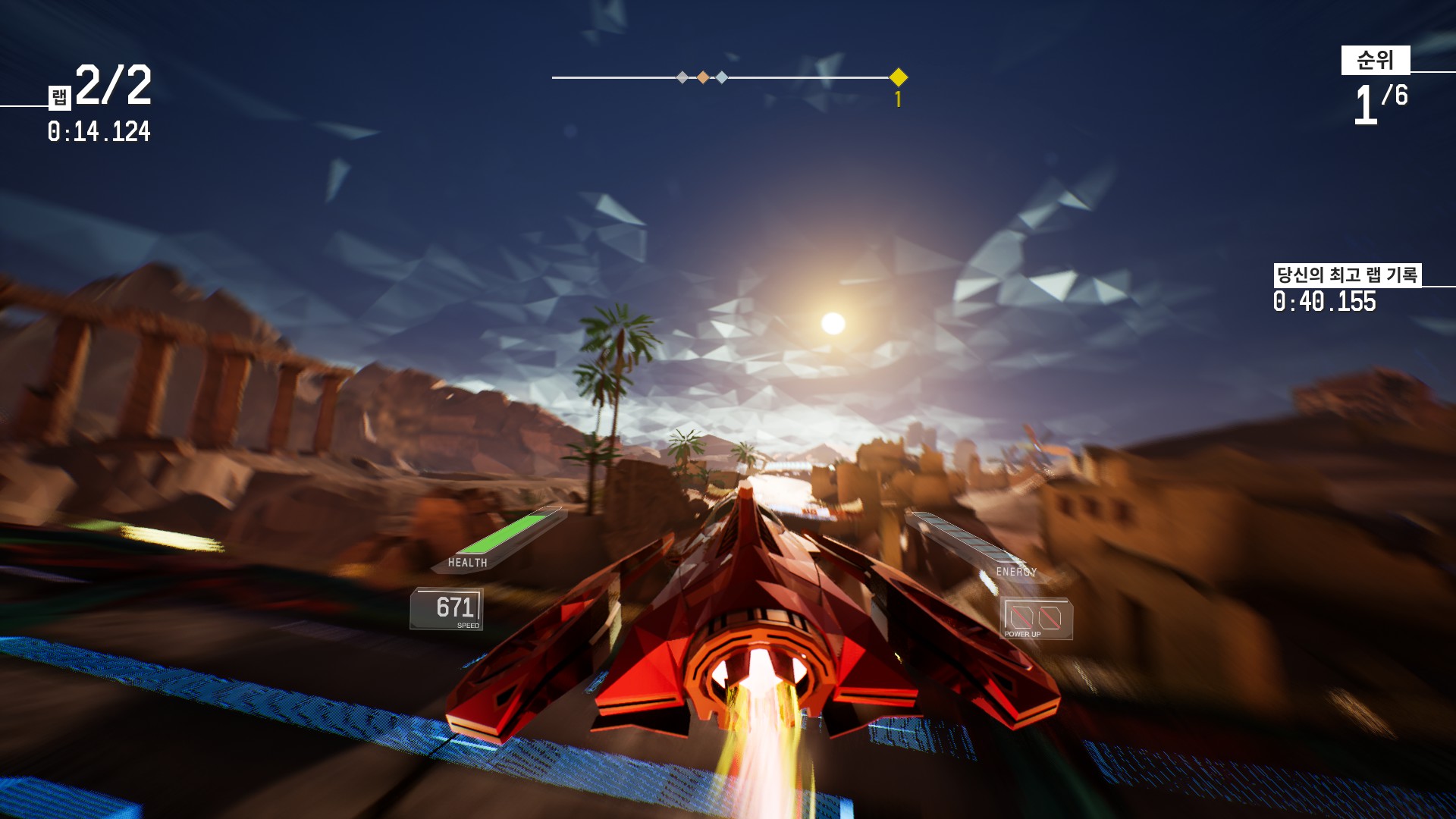Image resolution: width=1456 pixels, height=819 pixels.
Task: Select the yellow player diamond marker
Action: 898,77
